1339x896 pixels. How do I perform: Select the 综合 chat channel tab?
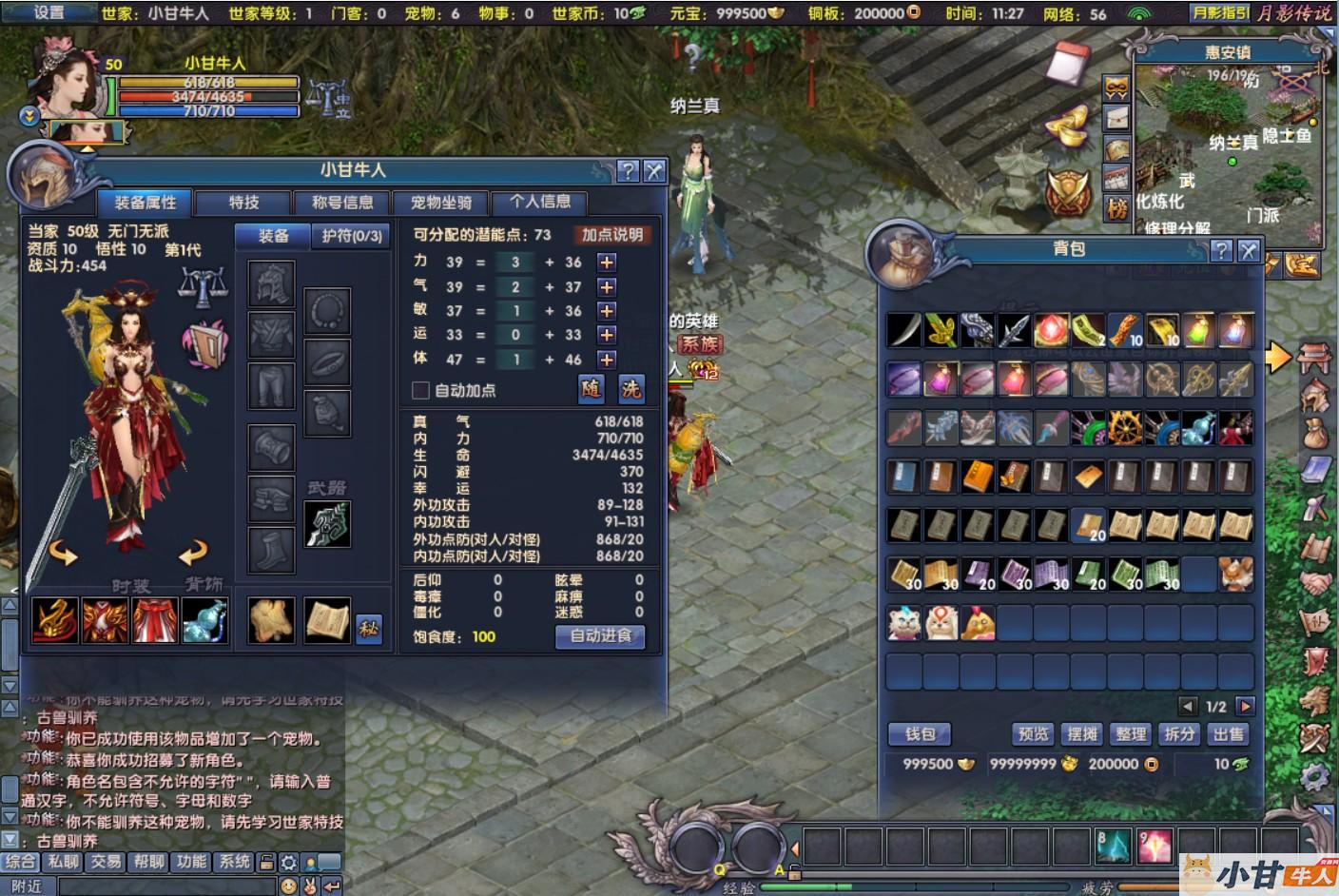pos(20,862)
